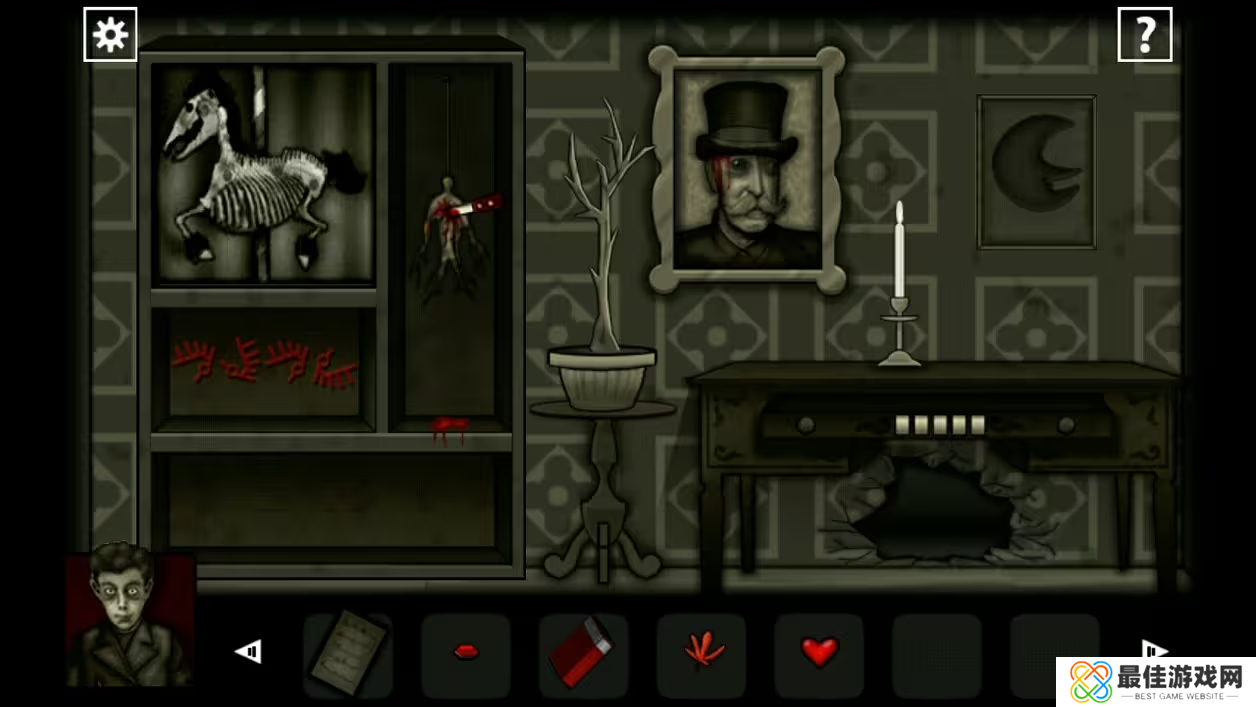Select the red matchbox inventory item

coord(582,653)
